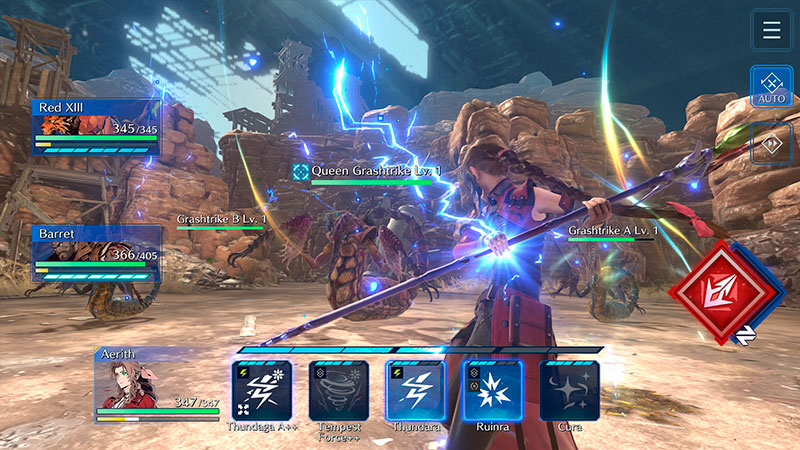Cast the Thundaga A++ ability

262,390
